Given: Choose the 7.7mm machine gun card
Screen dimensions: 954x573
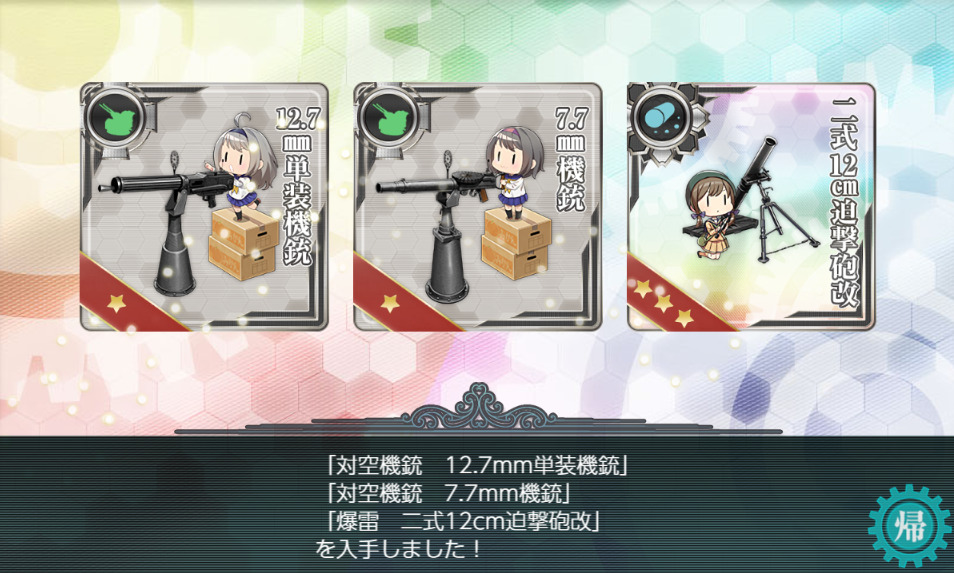Looking at the screenshot, I should coord(477,207).
